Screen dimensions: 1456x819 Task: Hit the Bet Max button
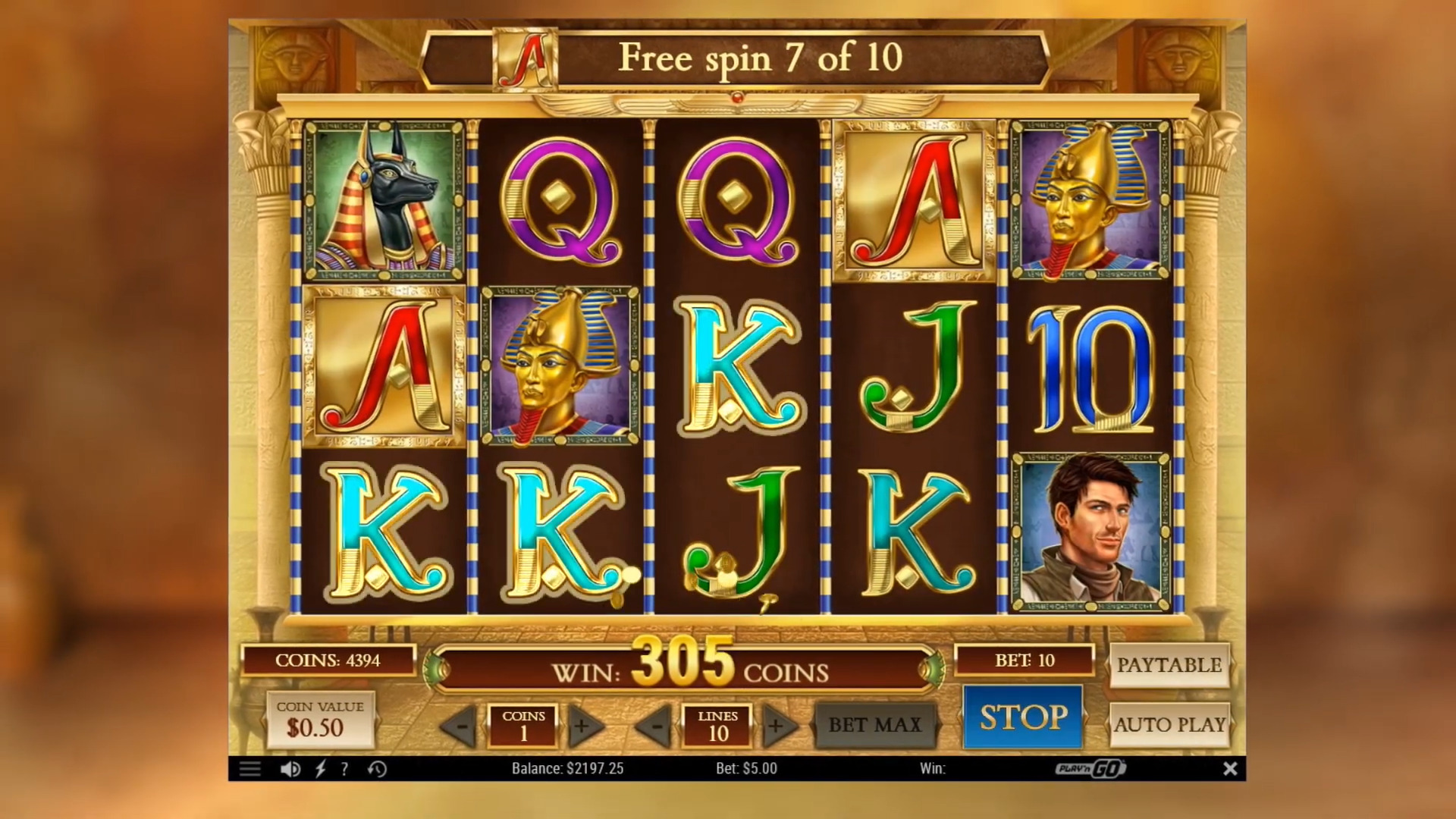(874, 725)
